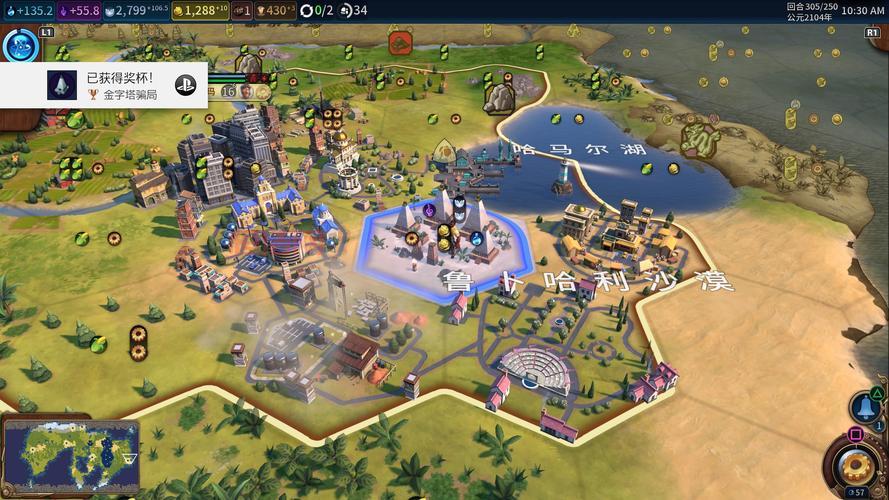Open the faith total display 2,799
Screen dimensions: 889x500
tap(135, 11)
